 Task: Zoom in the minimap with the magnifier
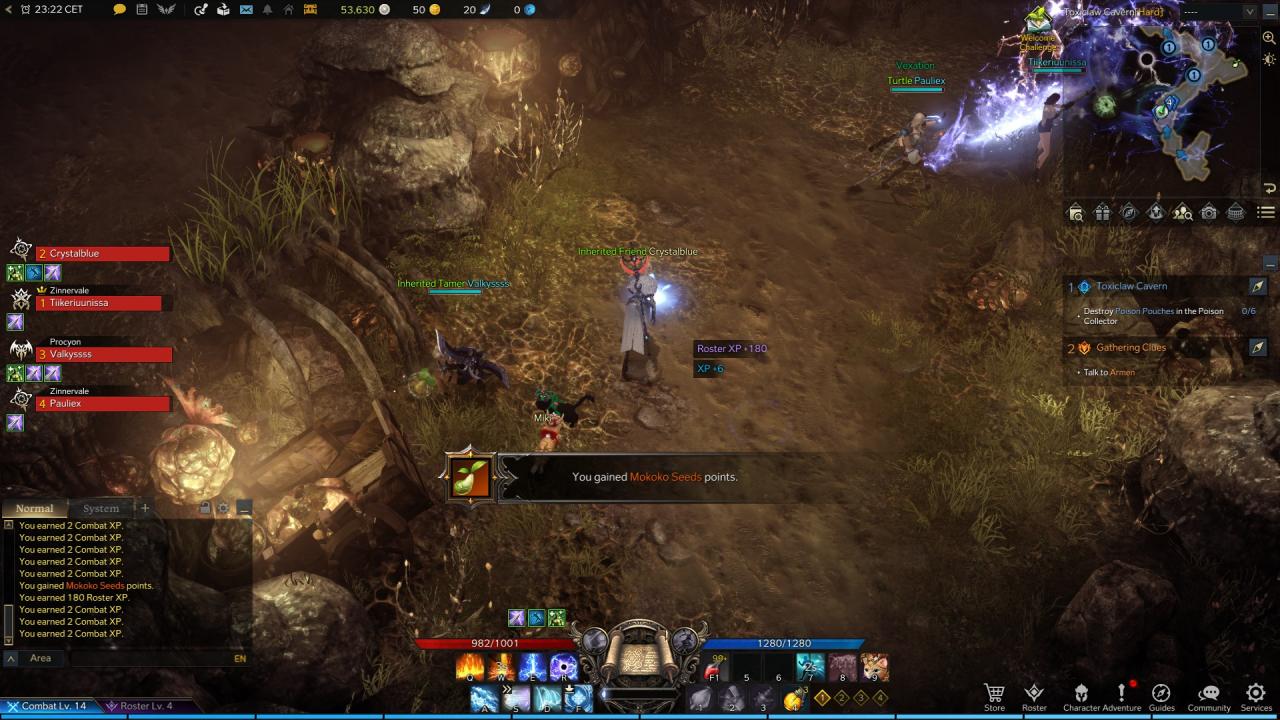[1269, 38]
